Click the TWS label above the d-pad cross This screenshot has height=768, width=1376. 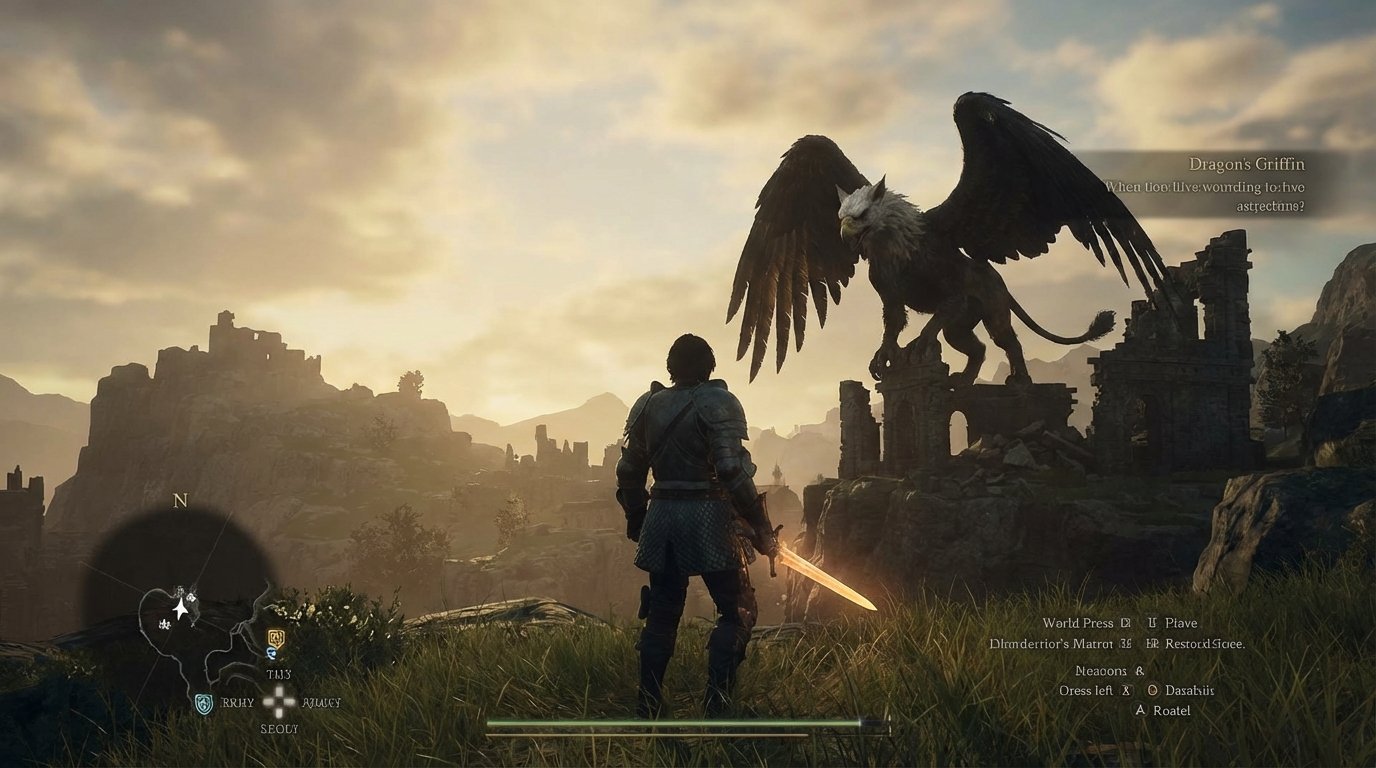click(x=278, y=674)
